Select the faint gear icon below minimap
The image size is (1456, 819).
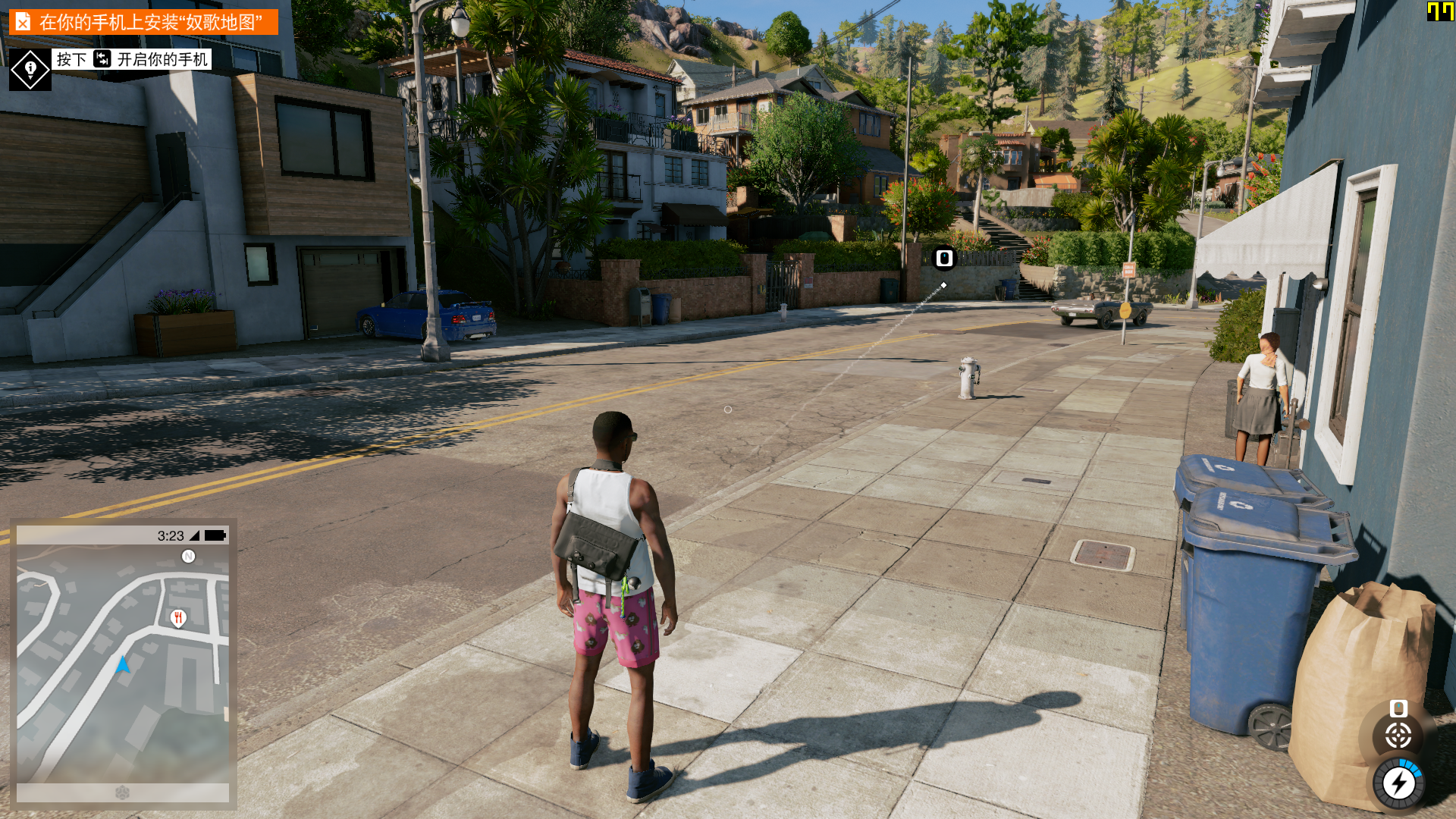122,792
